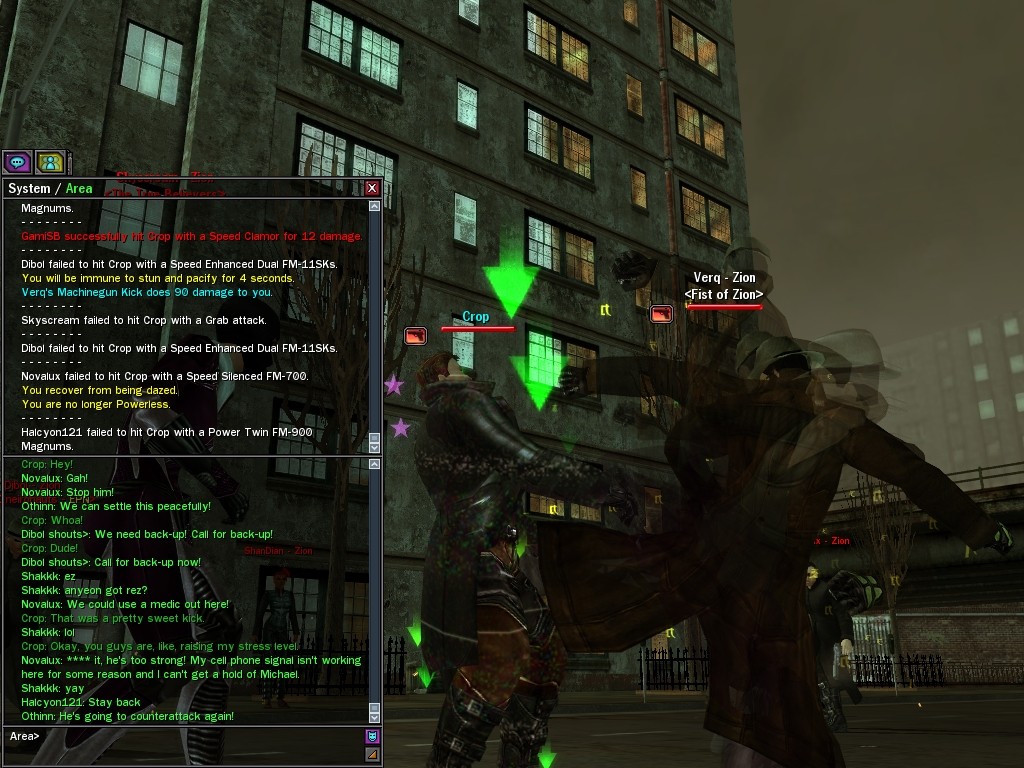Click the up arrow of Area chat scrollbar
The height and width of the screenshot is (768, 1024).
tap(375, 463)
